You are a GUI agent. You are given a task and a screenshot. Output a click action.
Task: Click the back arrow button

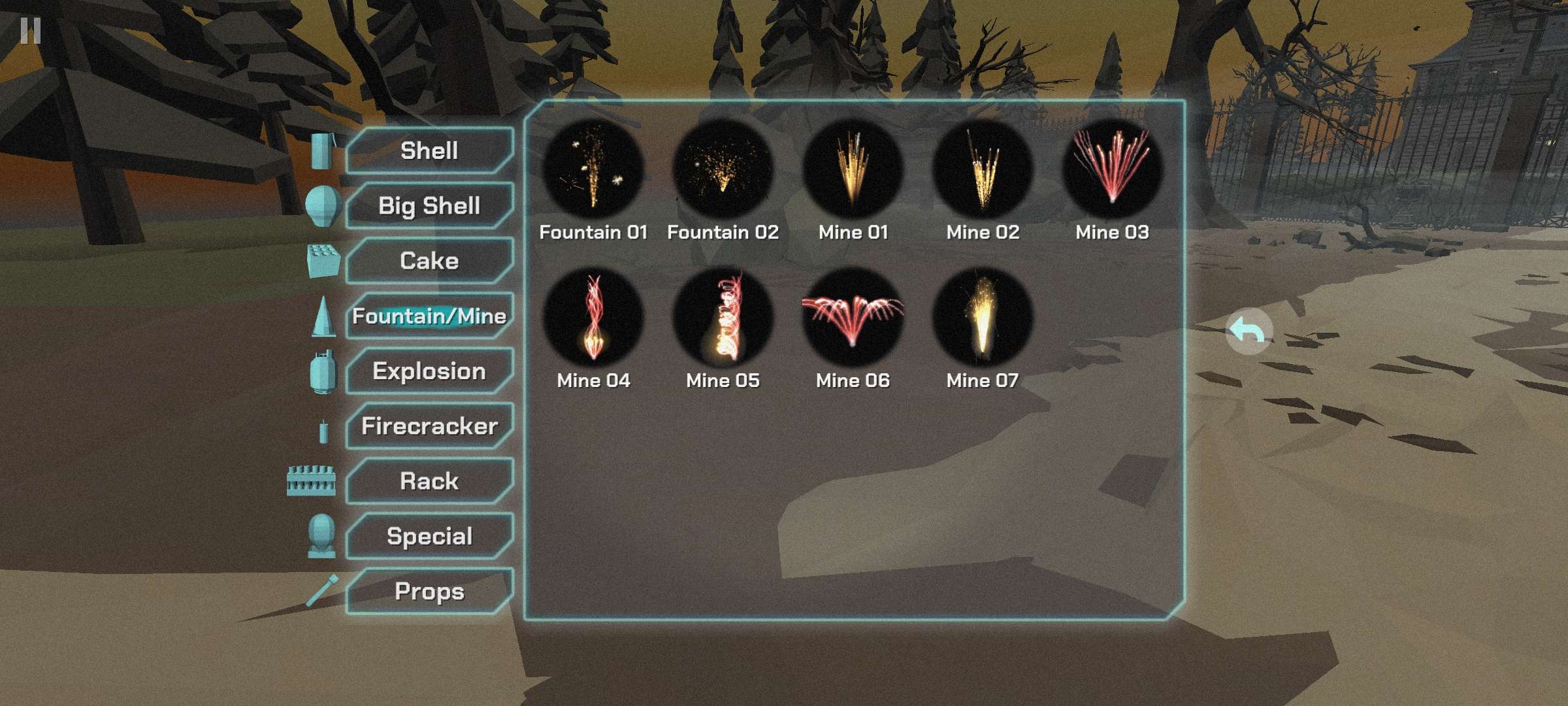pyautogui.click(x=1248, y=331)
